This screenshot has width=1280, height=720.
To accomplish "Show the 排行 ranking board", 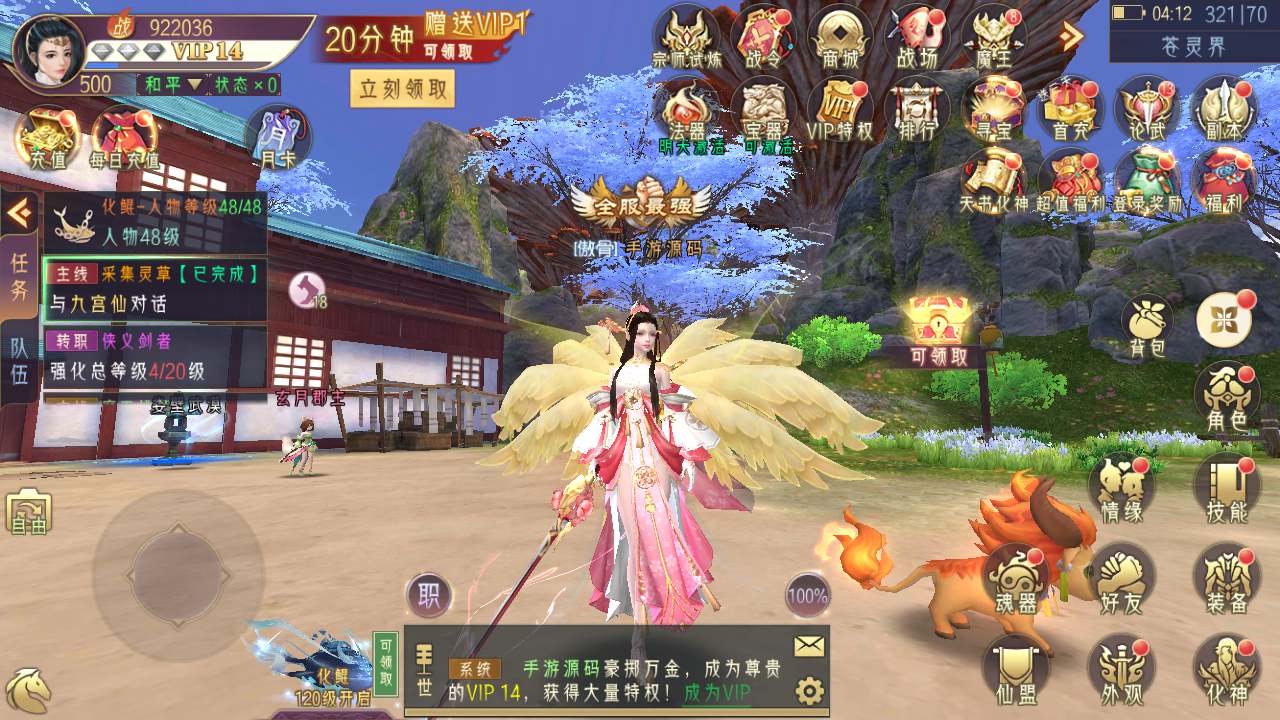I will (x=916, y=109).
